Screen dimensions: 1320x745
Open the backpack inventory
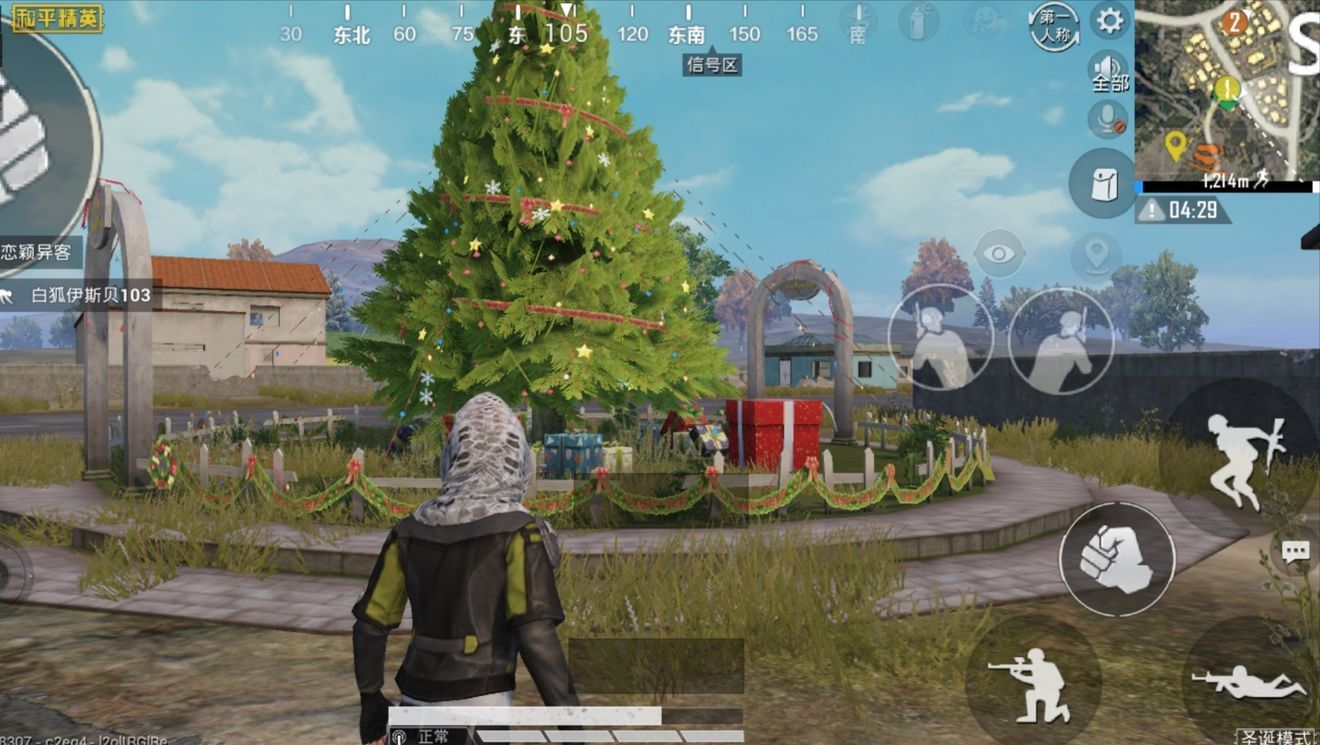point(1102,183)
